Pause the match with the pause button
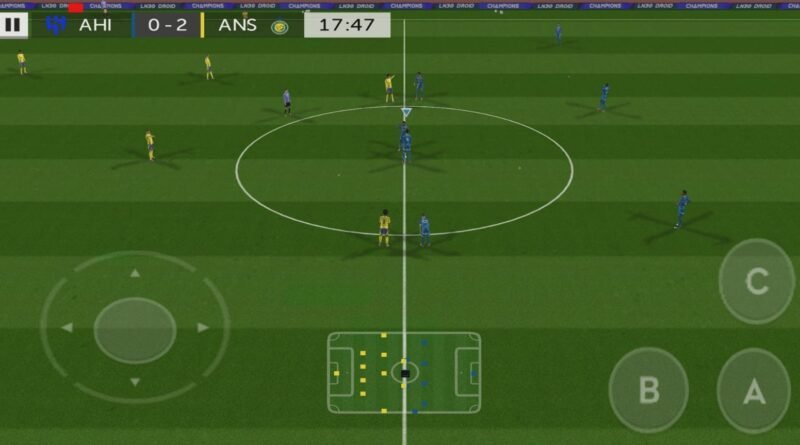800x445 pixels. click(14, 25)
